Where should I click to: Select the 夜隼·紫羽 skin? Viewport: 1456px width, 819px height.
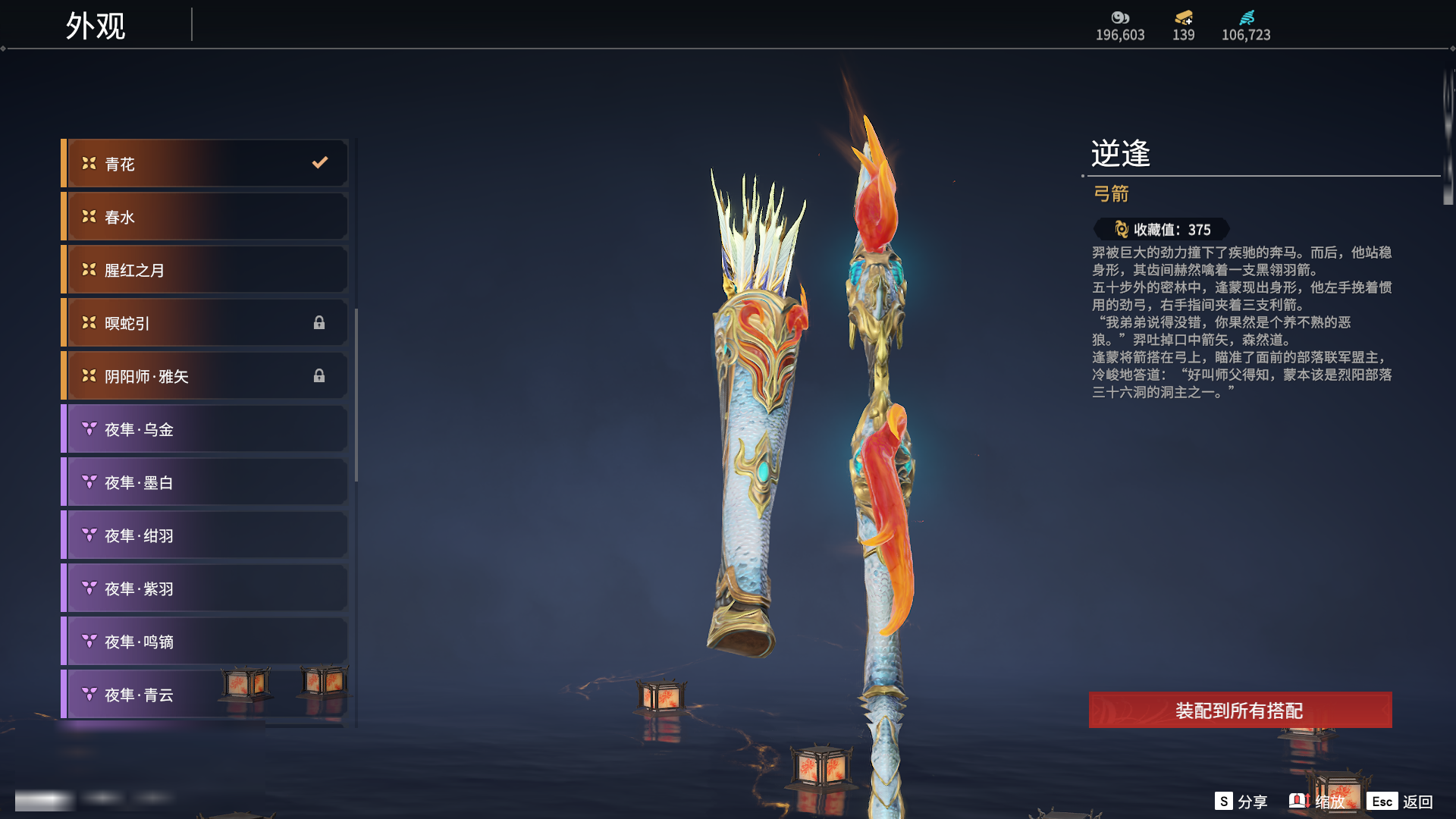205,588
